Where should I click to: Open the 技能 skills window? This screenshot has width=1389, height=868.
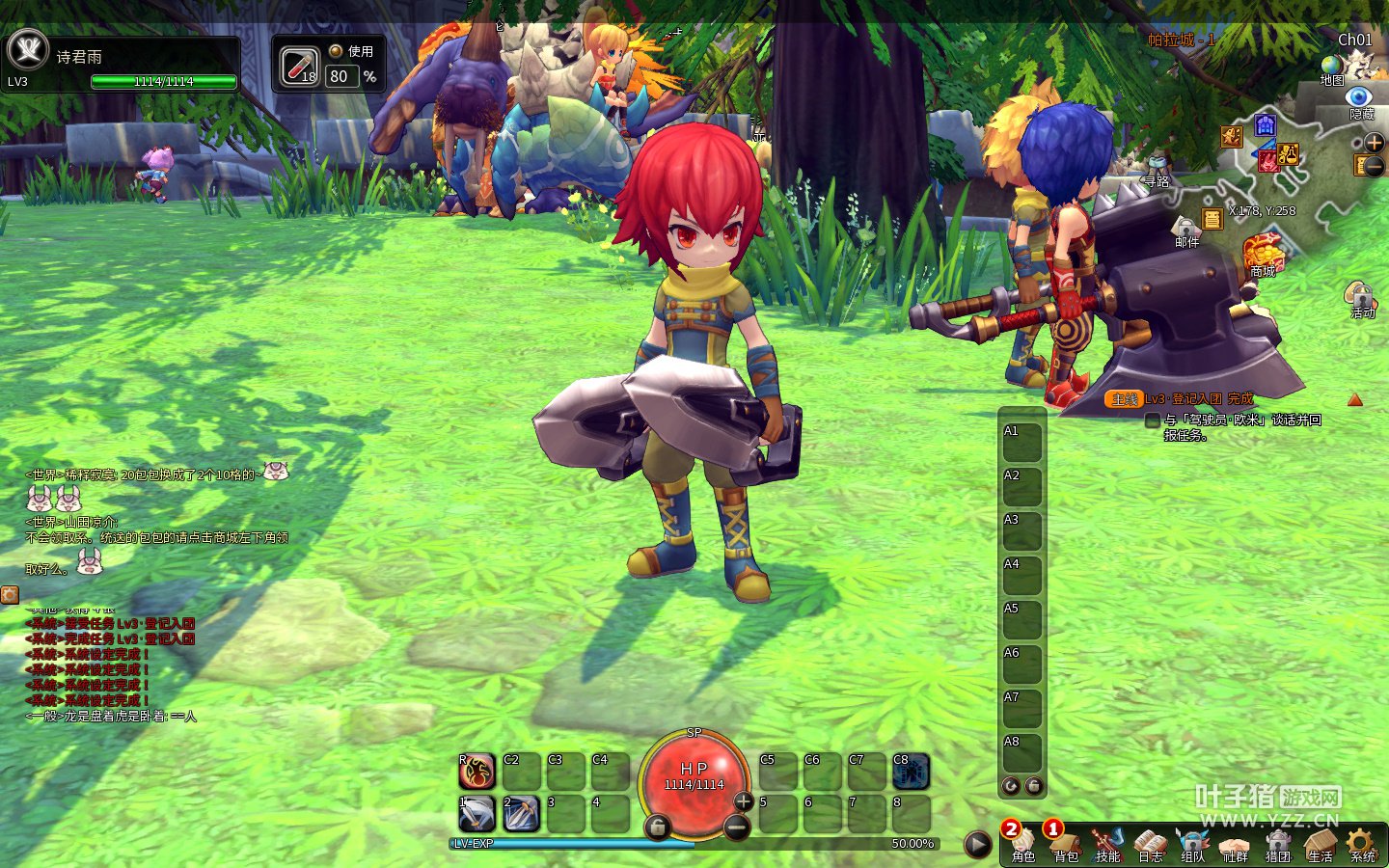click(1107, 845)
